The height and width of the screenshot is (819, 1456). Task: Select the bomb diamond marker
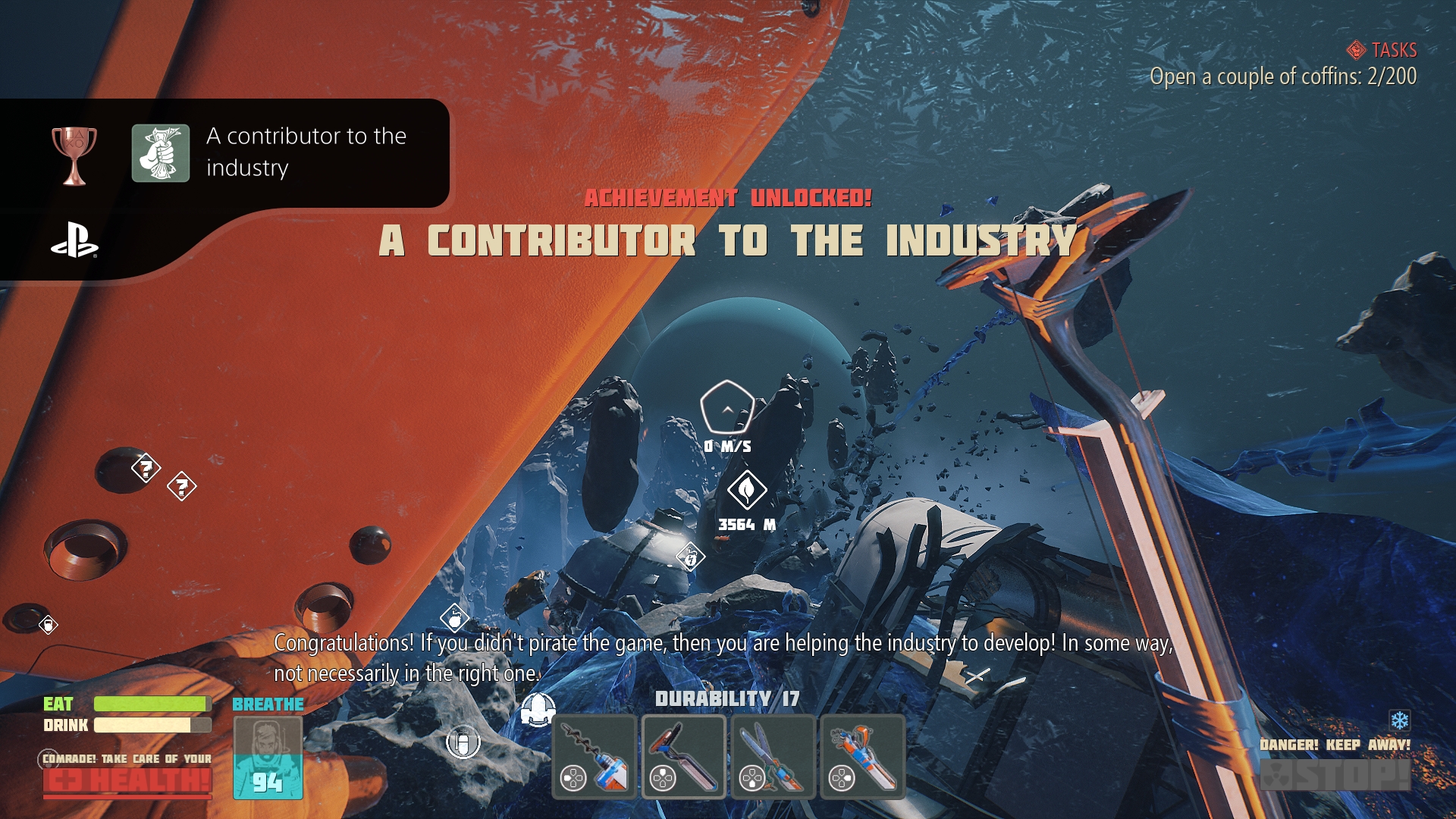[x=454, y=619]
